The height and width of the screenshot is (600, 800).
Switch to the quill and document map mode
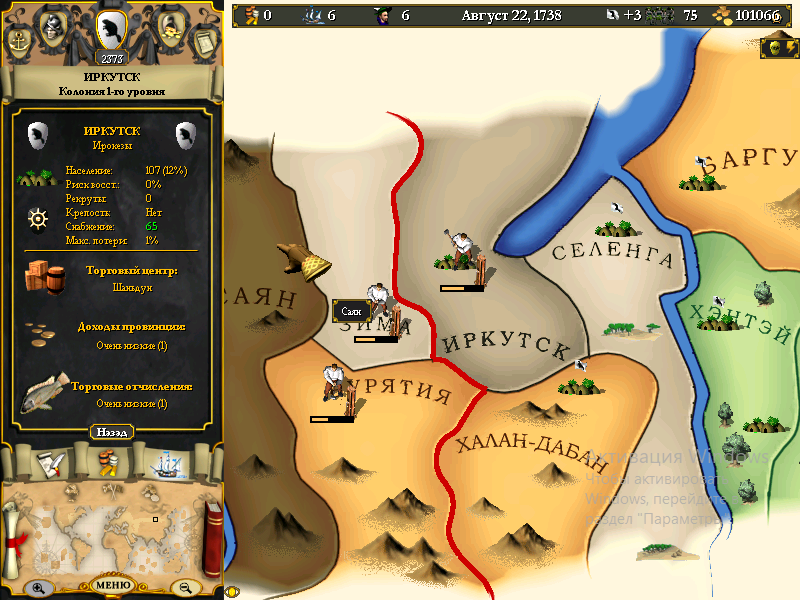(x=52, y=462)
